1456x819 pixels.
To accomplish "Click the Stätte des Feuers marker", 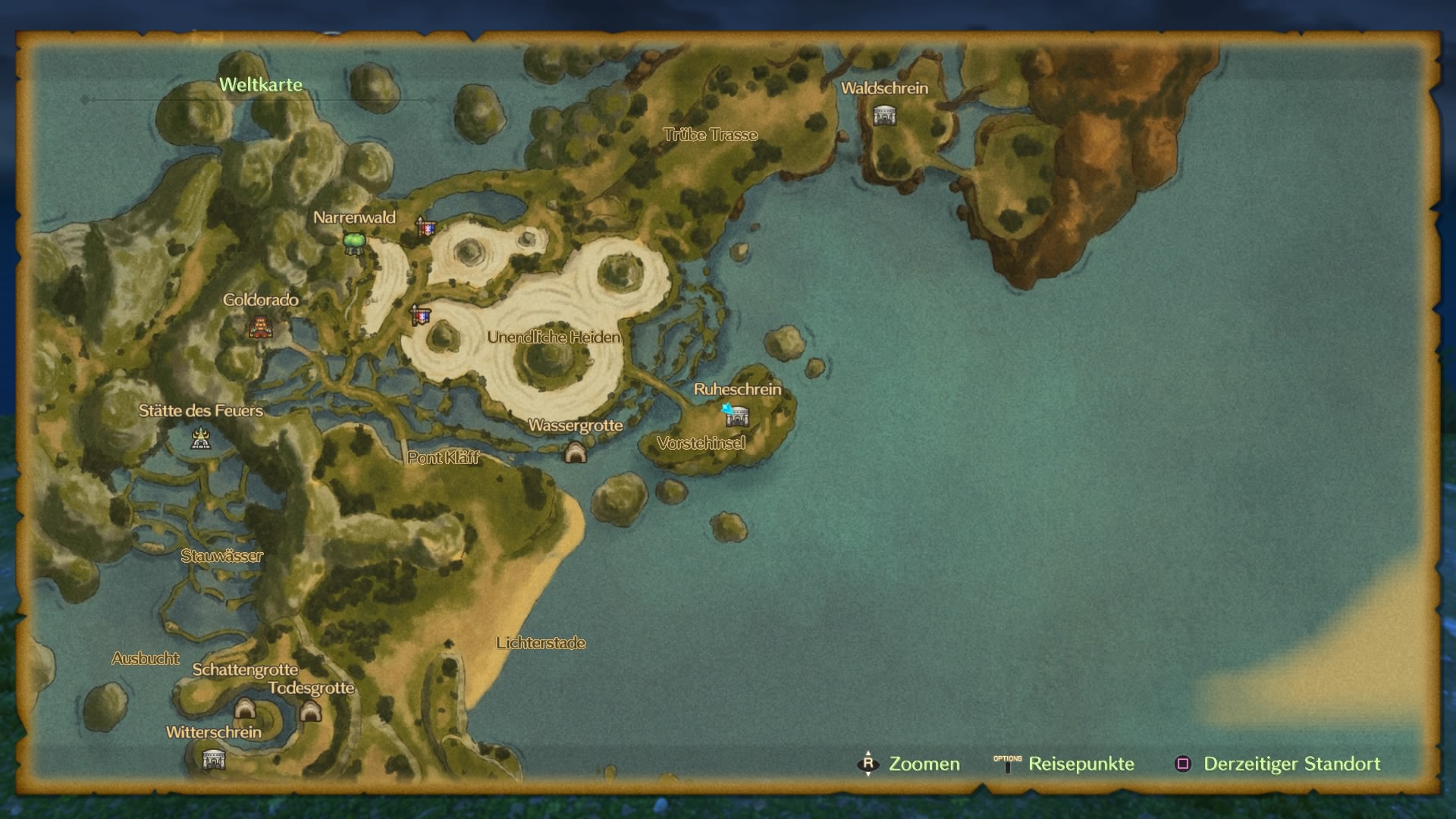I will 200,438.
